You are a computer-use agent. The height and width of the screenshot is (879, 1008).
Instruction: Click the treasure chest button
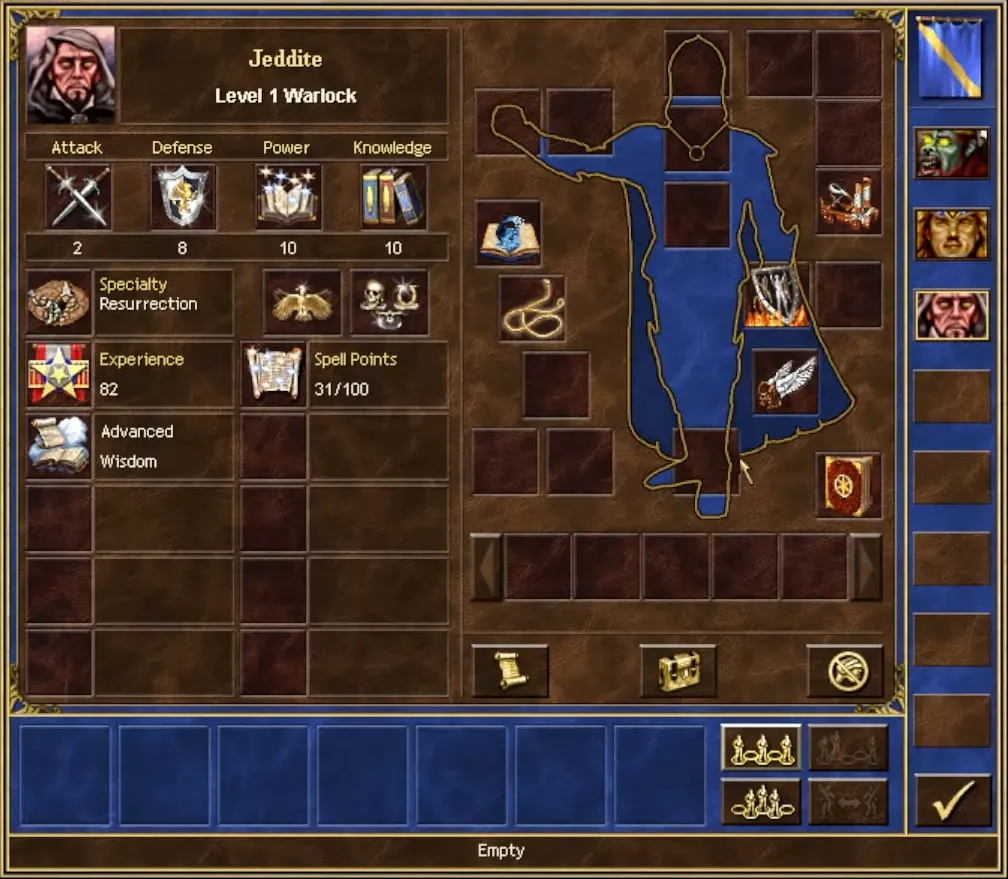click(x=678, y=670)
